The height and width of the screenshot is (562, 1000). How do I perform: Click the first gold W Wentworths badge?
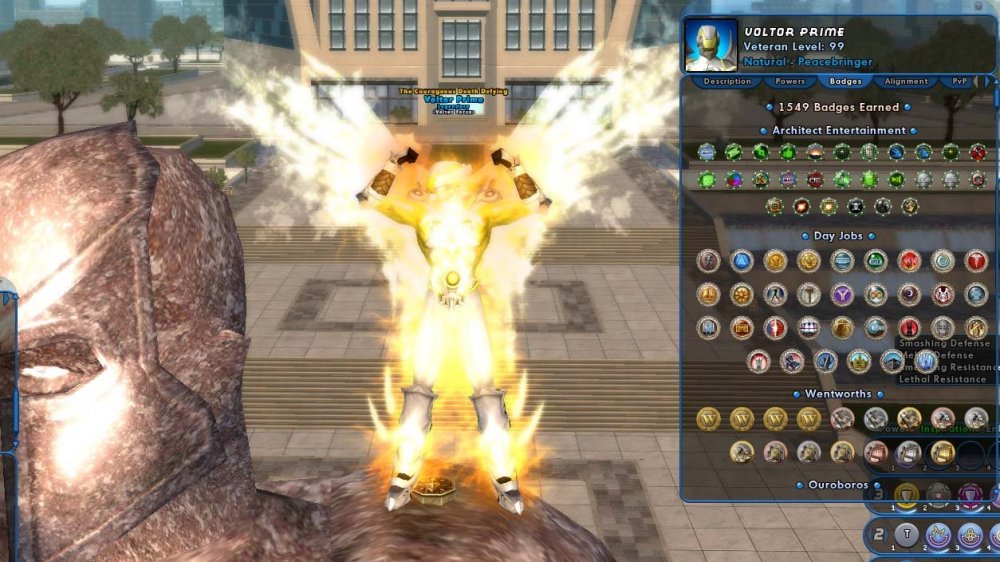pos(708,419)
